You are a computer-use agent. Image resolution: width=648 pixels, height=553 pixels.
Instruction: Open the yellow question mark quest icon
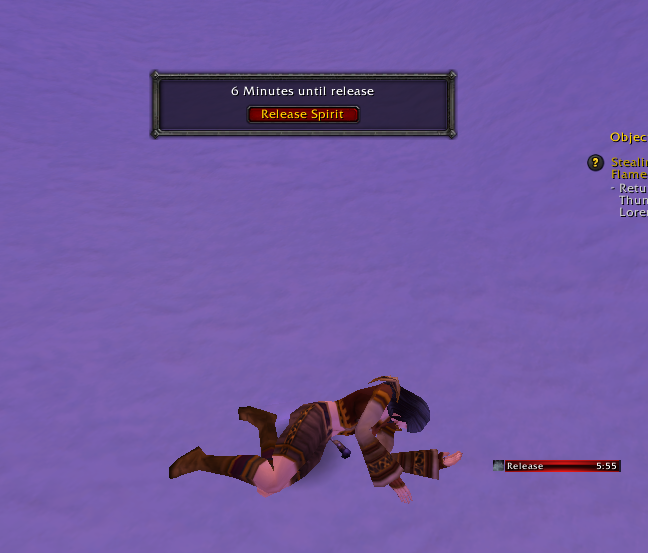point(595,162)
